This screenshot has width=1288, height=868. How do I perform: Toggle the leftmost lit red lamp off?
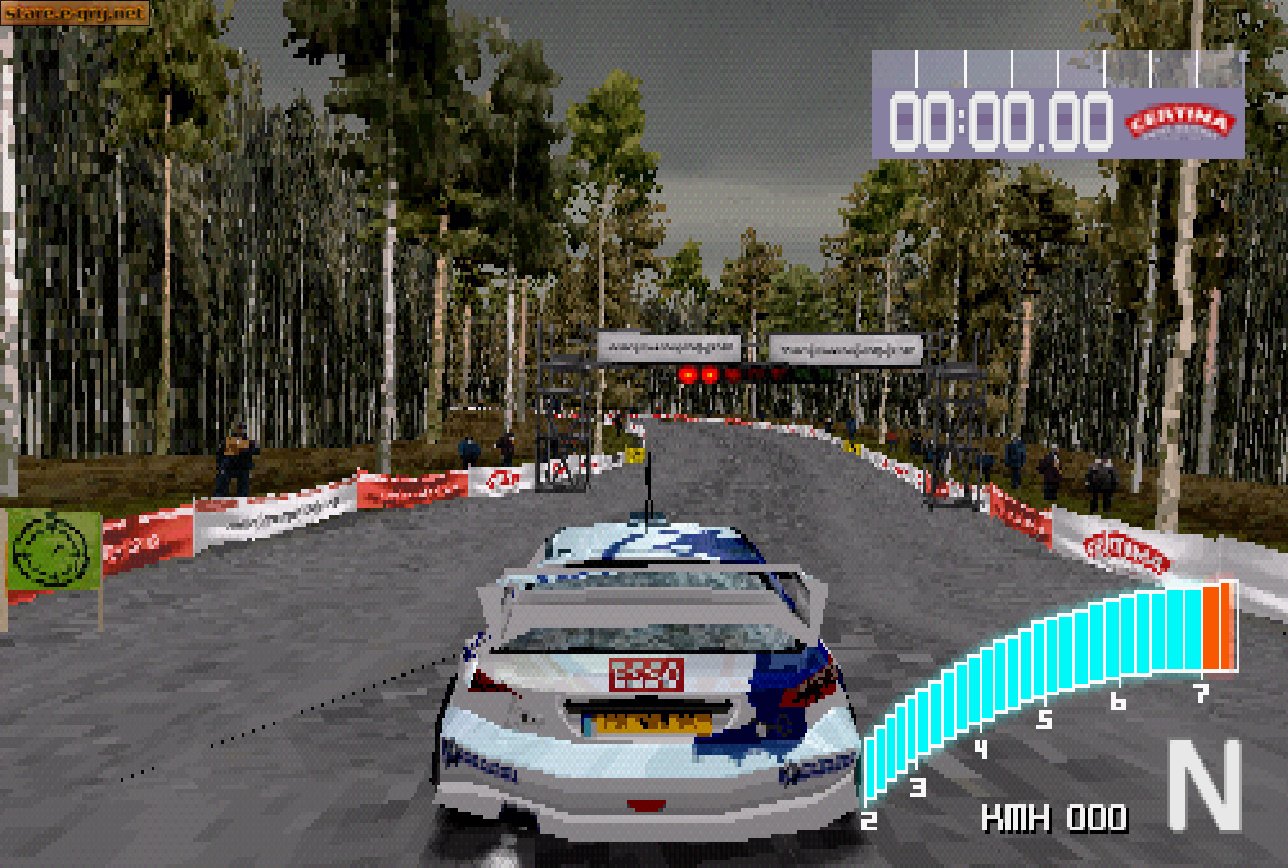686,374
